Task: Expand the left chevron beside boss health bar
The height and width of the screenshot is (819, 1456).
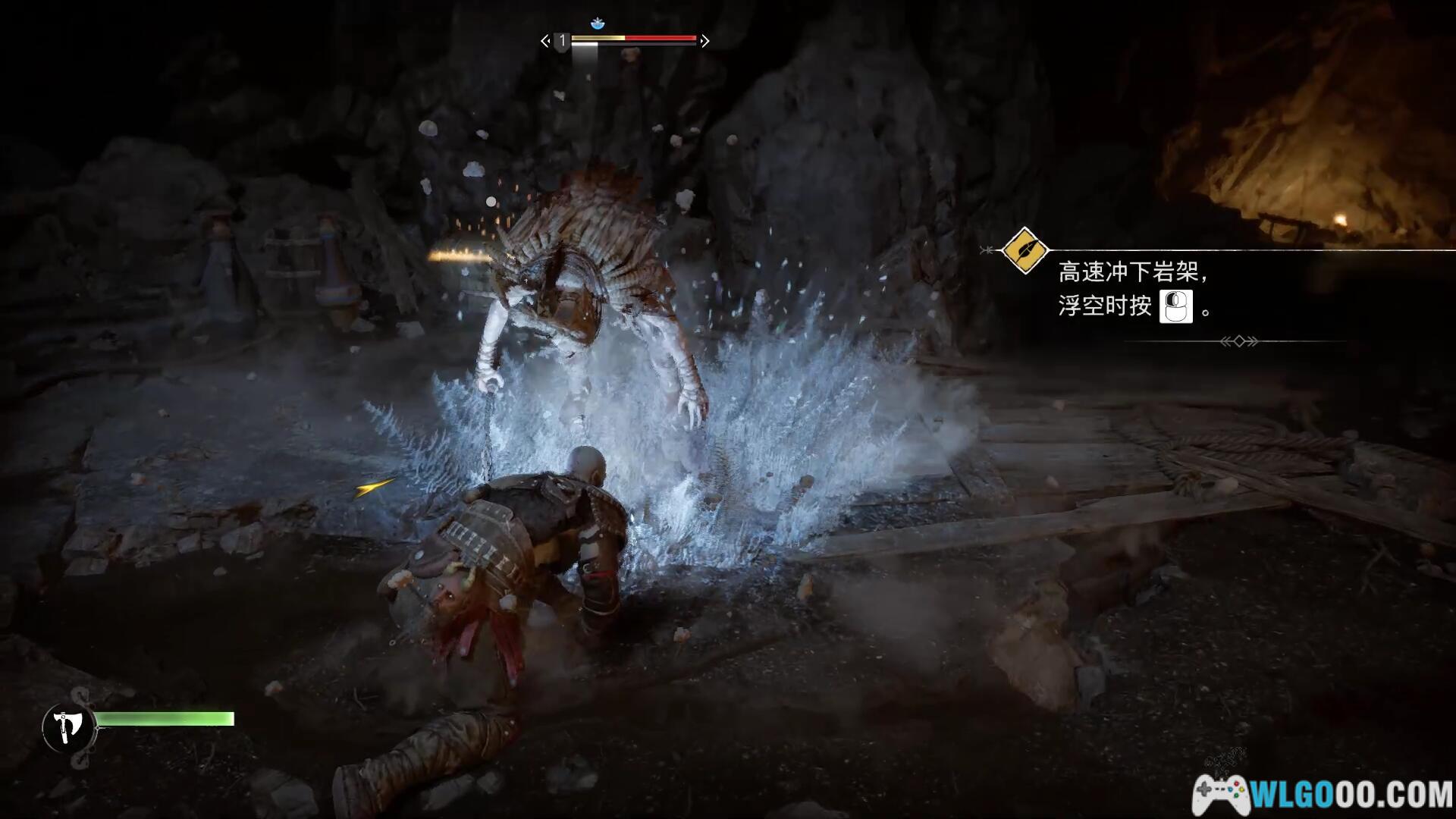Action: pyautogui.click(x=544, y=40)
